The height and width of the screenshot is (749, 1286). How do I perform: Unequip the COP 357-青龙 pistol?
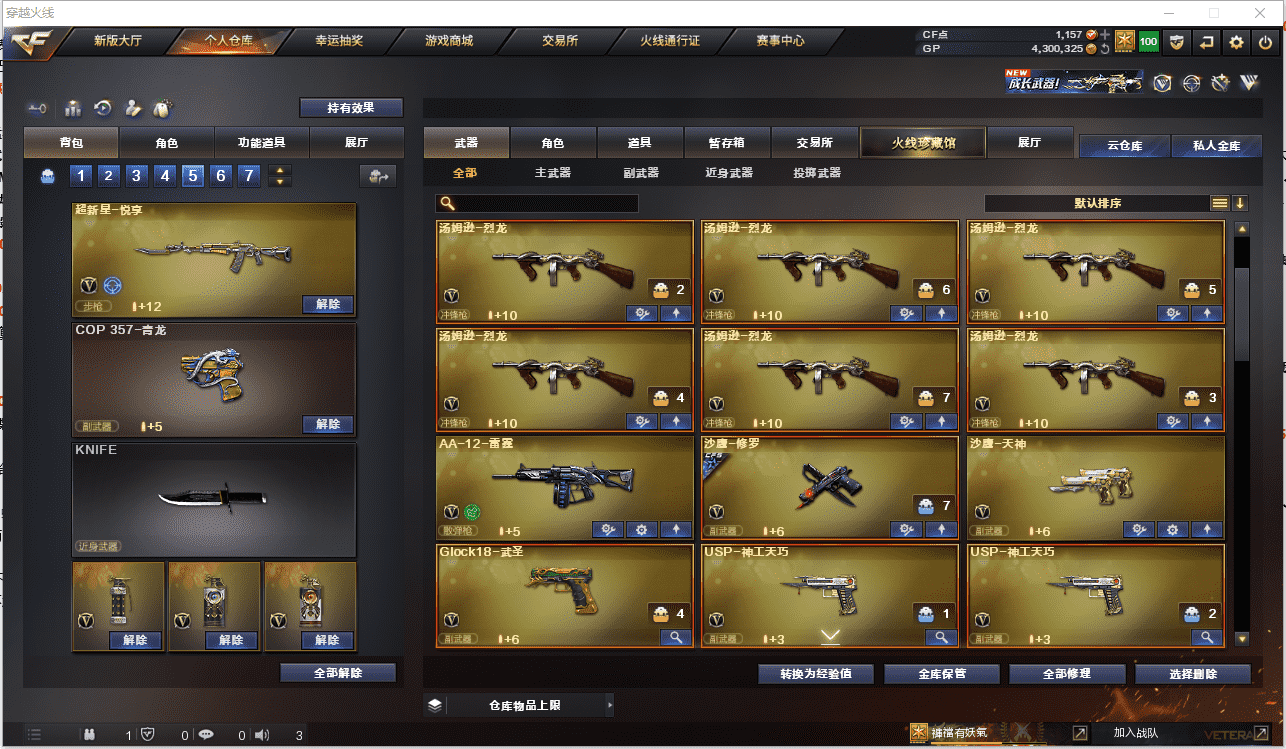[x=328, y=424]
